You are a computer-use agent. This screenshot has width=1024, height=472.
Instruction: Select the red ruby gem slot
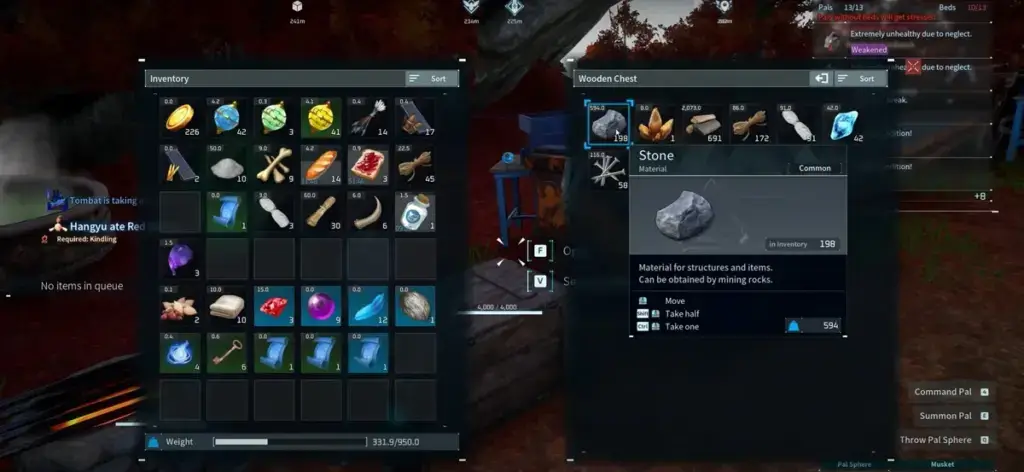[275, 305]
